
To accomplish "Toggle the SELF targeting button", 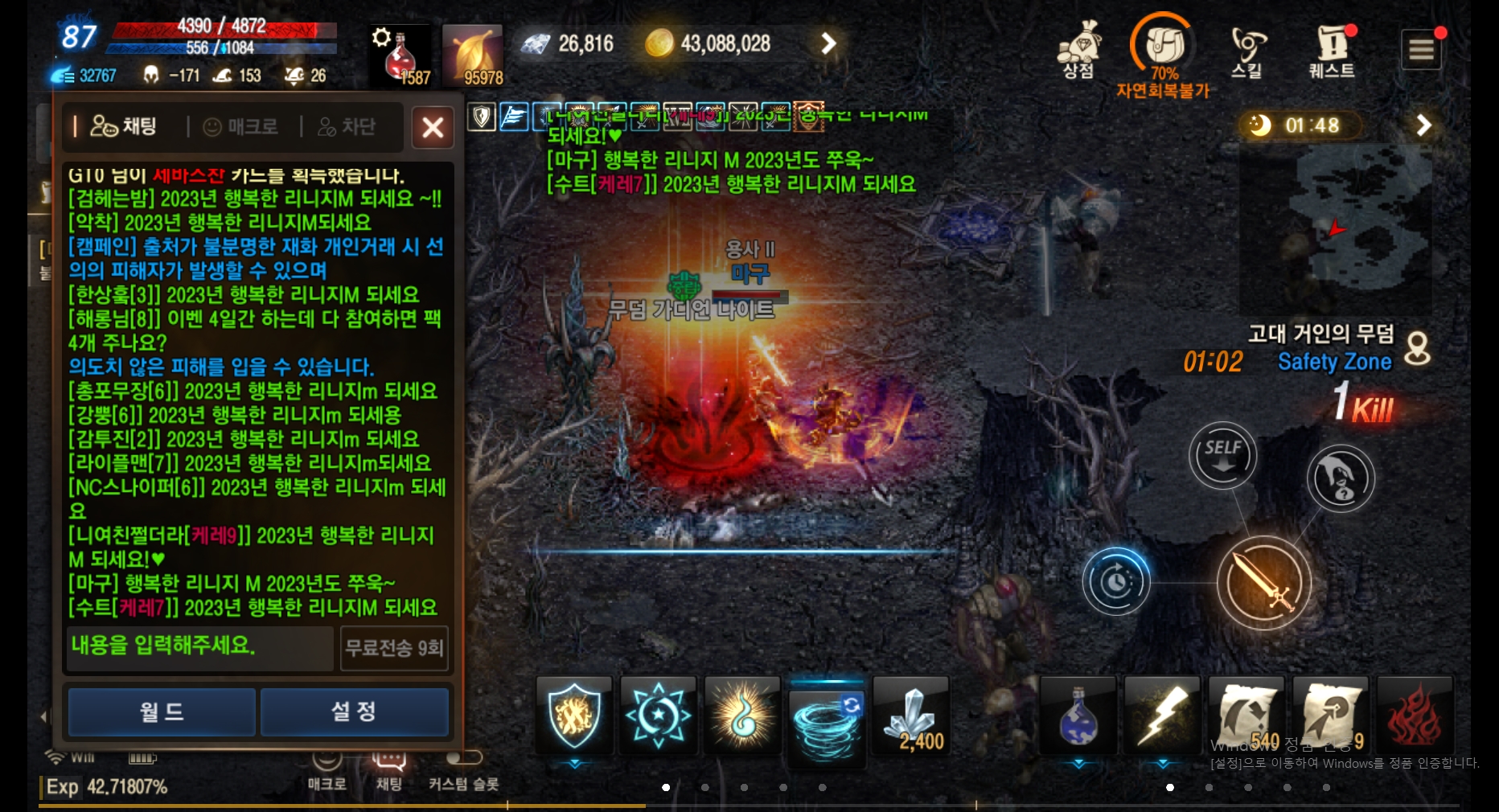I will point(1222,455).
